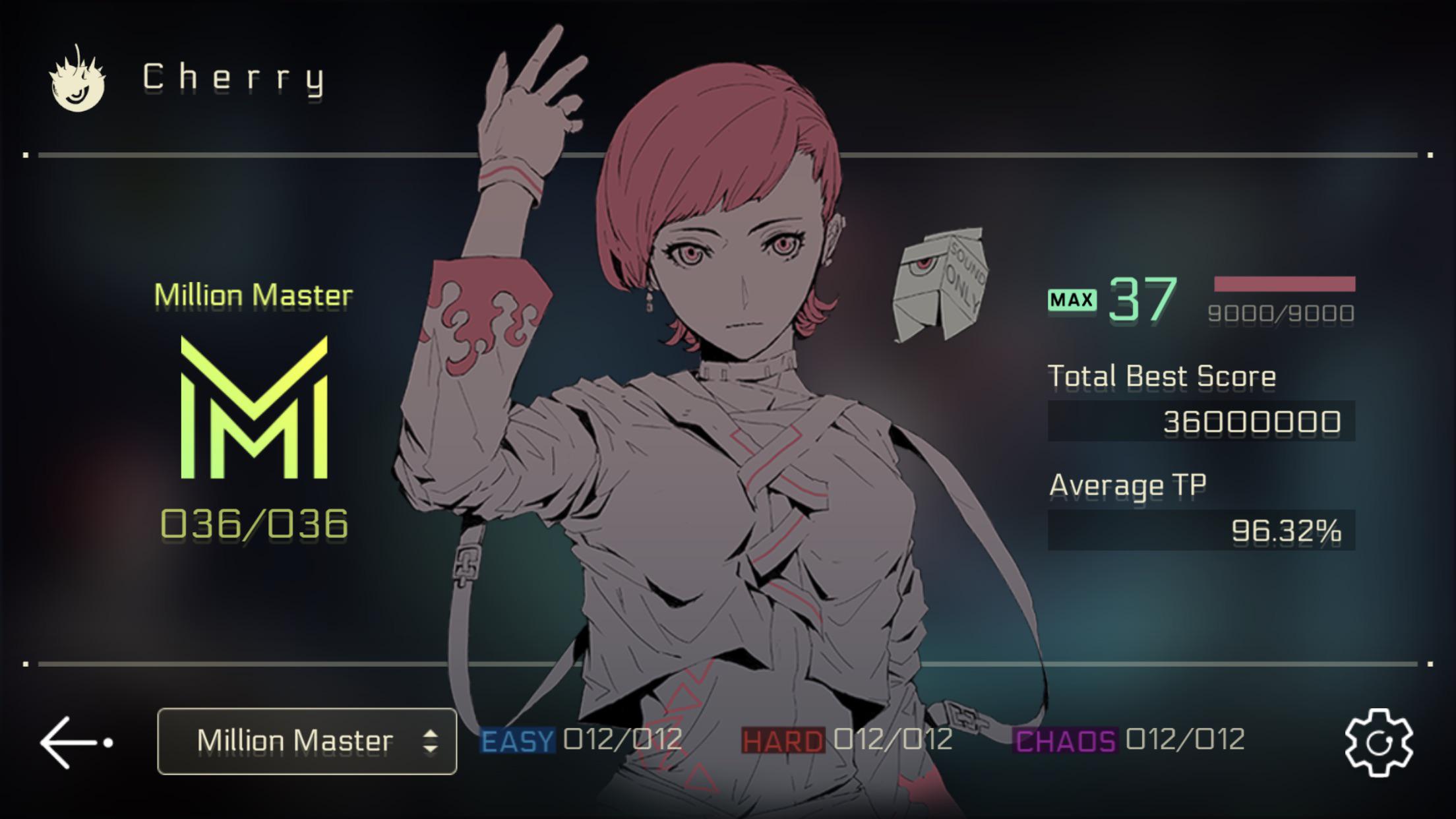
Task: Click the 036/036 completion count
Action: 254,523
